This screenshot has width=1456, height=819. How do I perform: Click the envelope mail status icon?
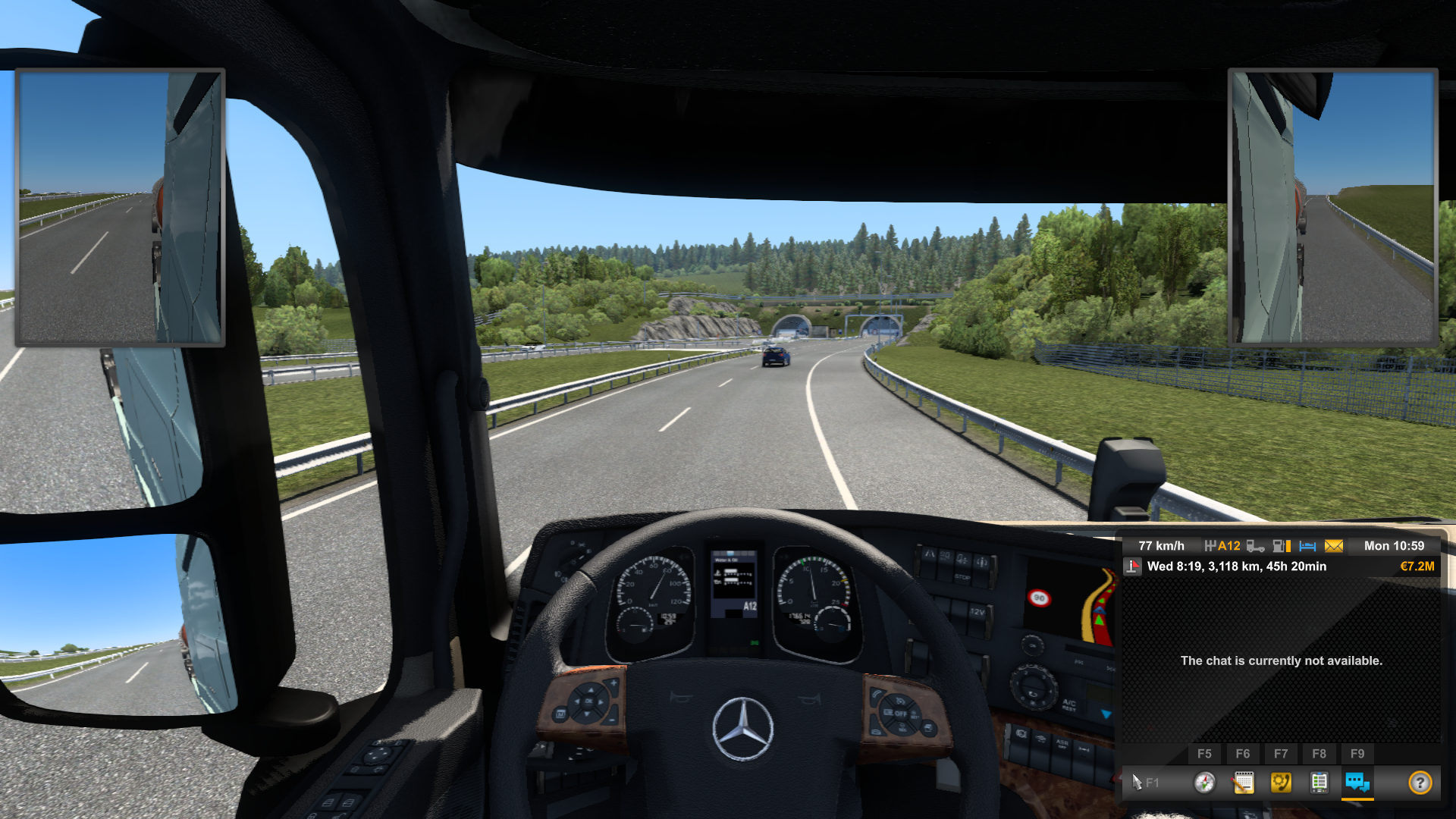(x=1334, y=545)
